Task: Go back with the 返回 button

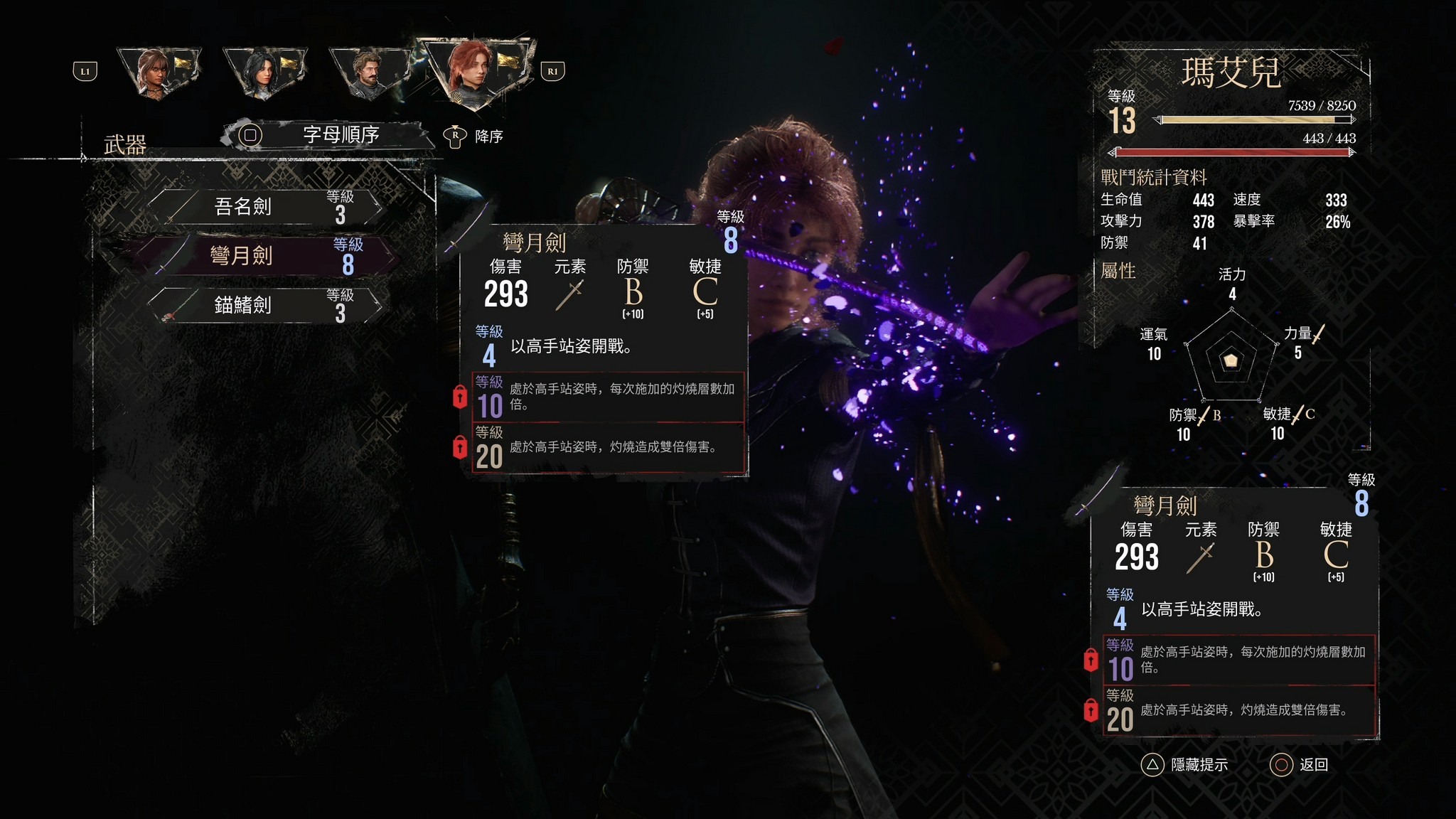Action: pos(1300,765)
